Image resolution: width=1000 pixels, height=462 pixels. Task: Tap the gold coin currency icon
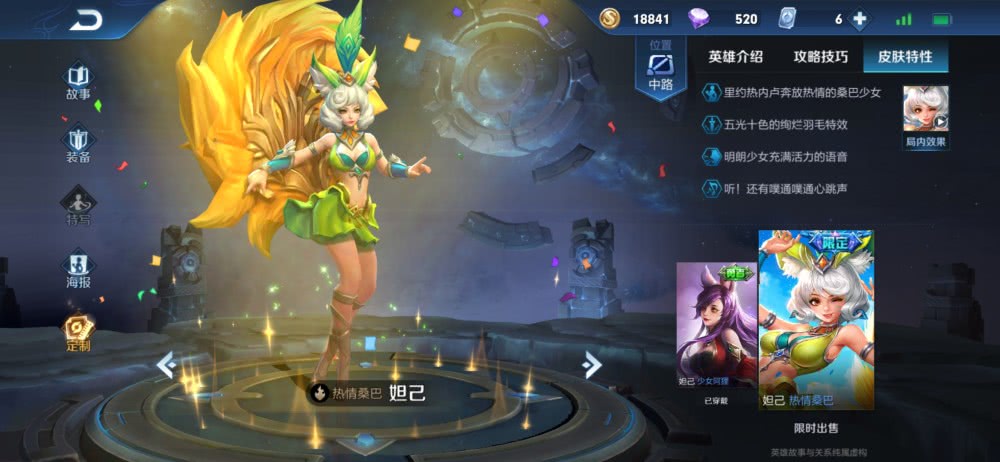(x=610, y=19)
